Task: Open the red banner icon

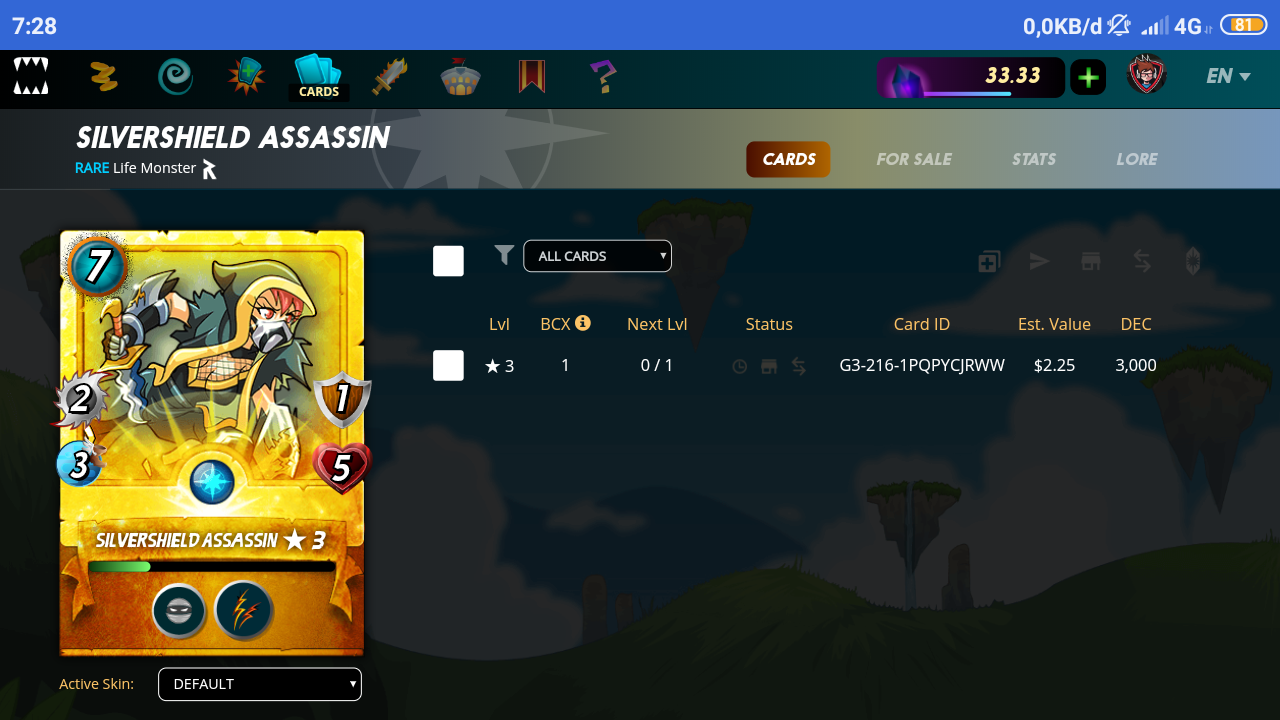Action: coord(532,76)
